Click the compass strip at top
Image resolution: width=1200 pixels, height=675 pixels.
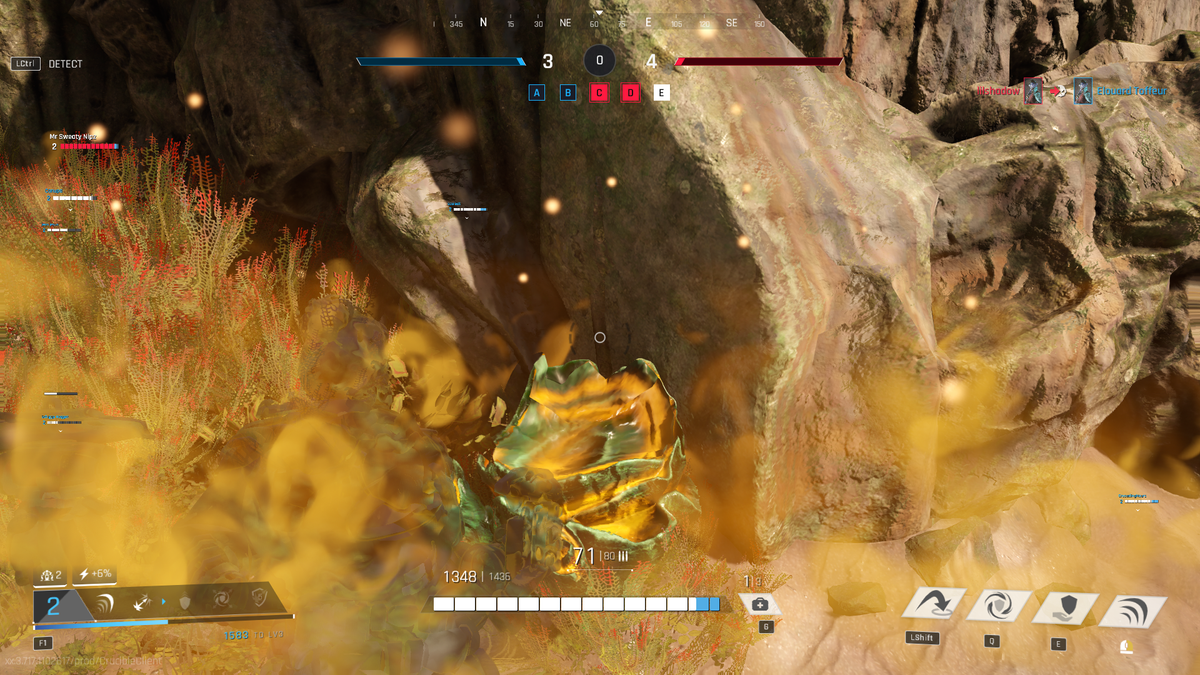[600, 22]
